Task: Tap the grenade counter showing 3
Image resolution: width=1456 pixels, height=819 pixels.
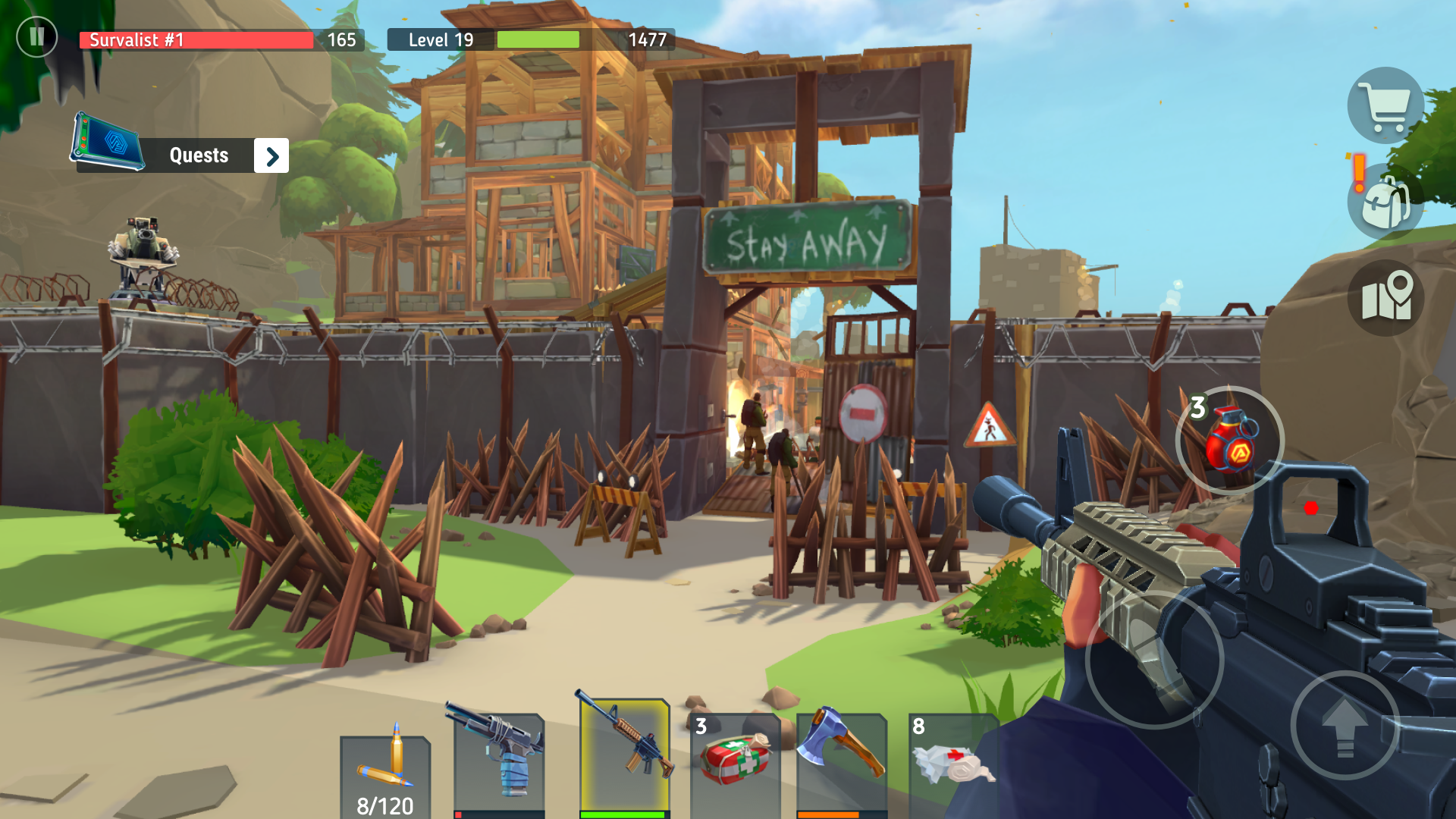Action: pos(1198,407)
